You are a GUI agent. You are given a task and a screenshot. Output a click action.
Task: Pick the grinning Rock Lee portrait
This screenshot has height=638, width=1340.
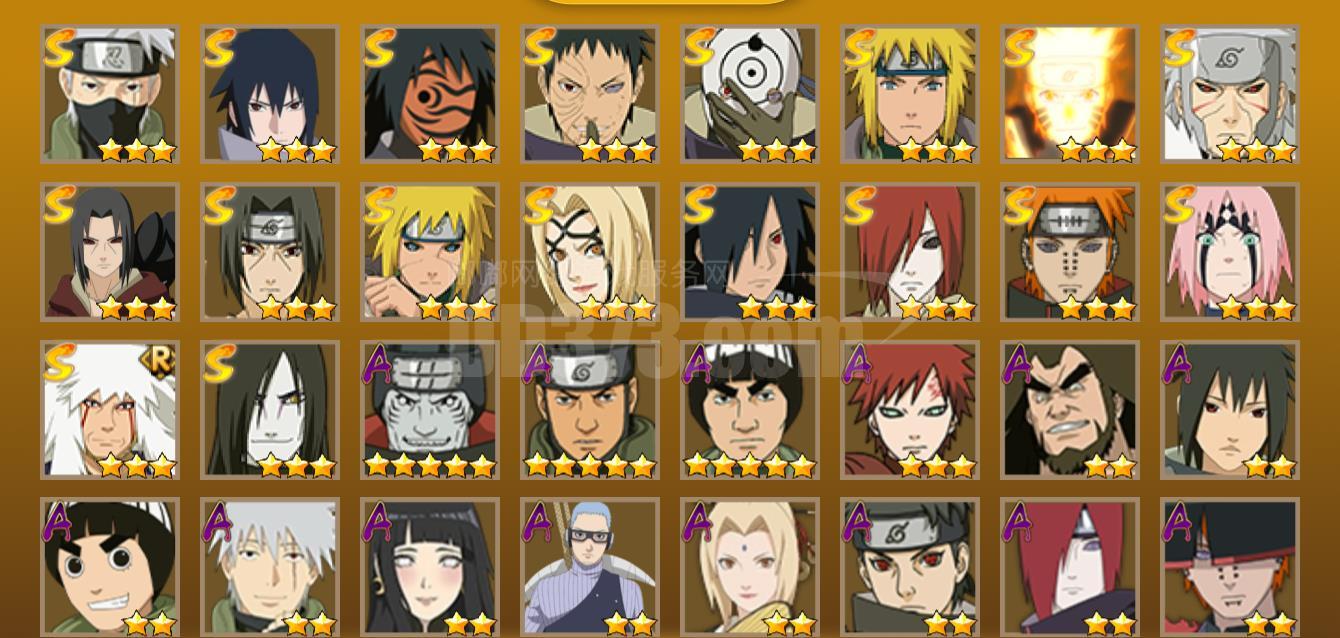109,568
